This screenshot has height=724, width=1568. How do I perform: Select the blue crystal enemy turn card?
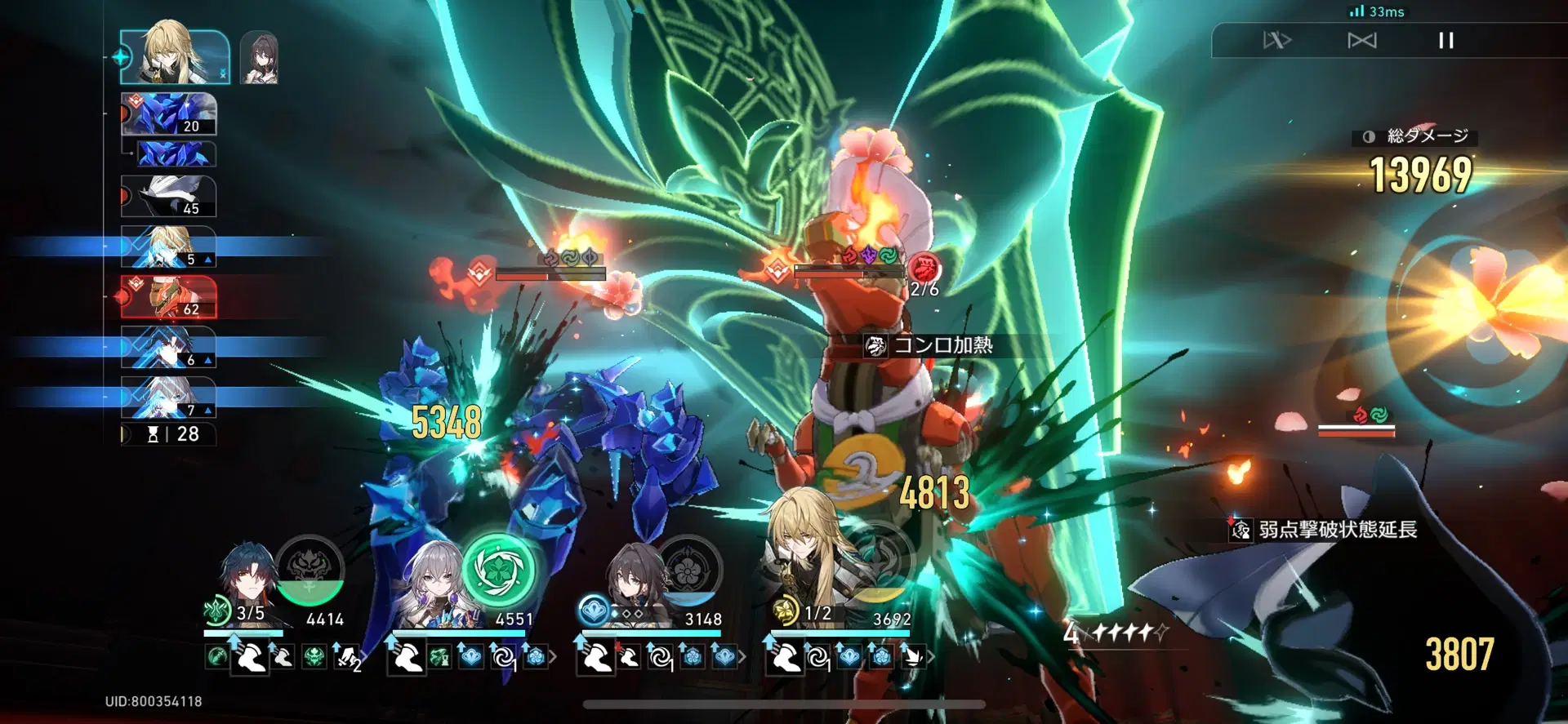169,114
